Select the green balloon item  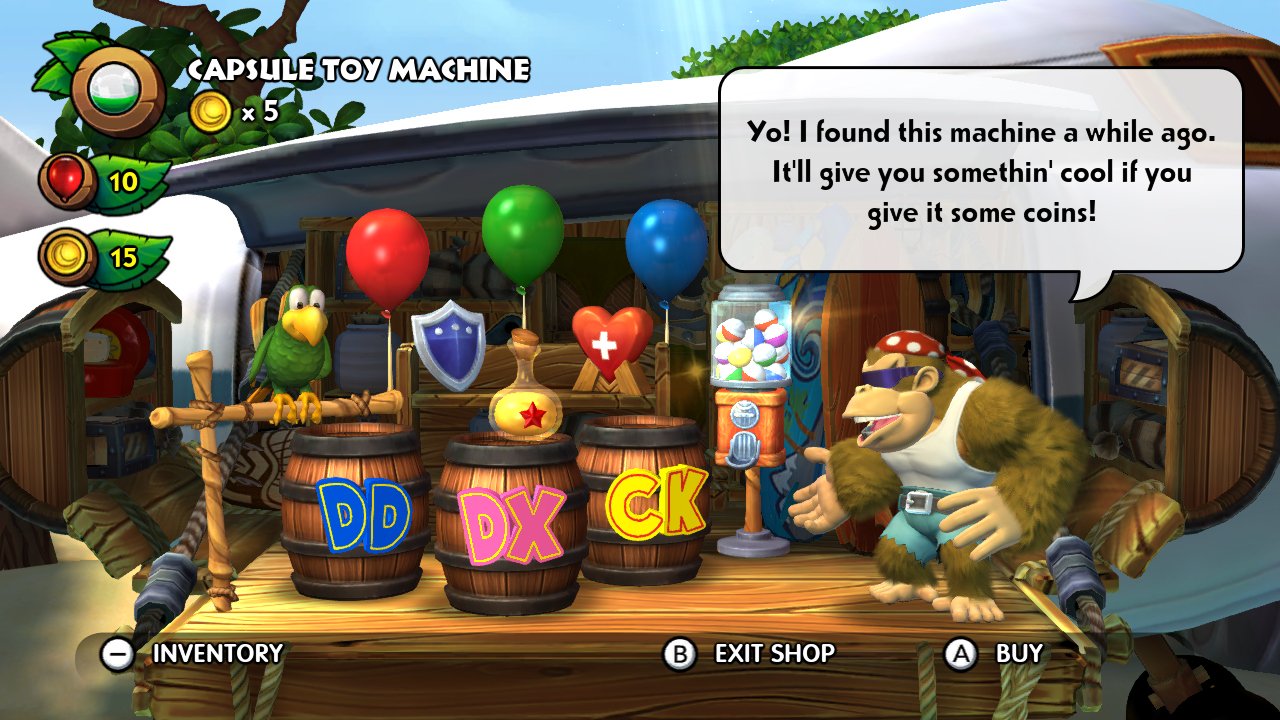pos(521,230)
